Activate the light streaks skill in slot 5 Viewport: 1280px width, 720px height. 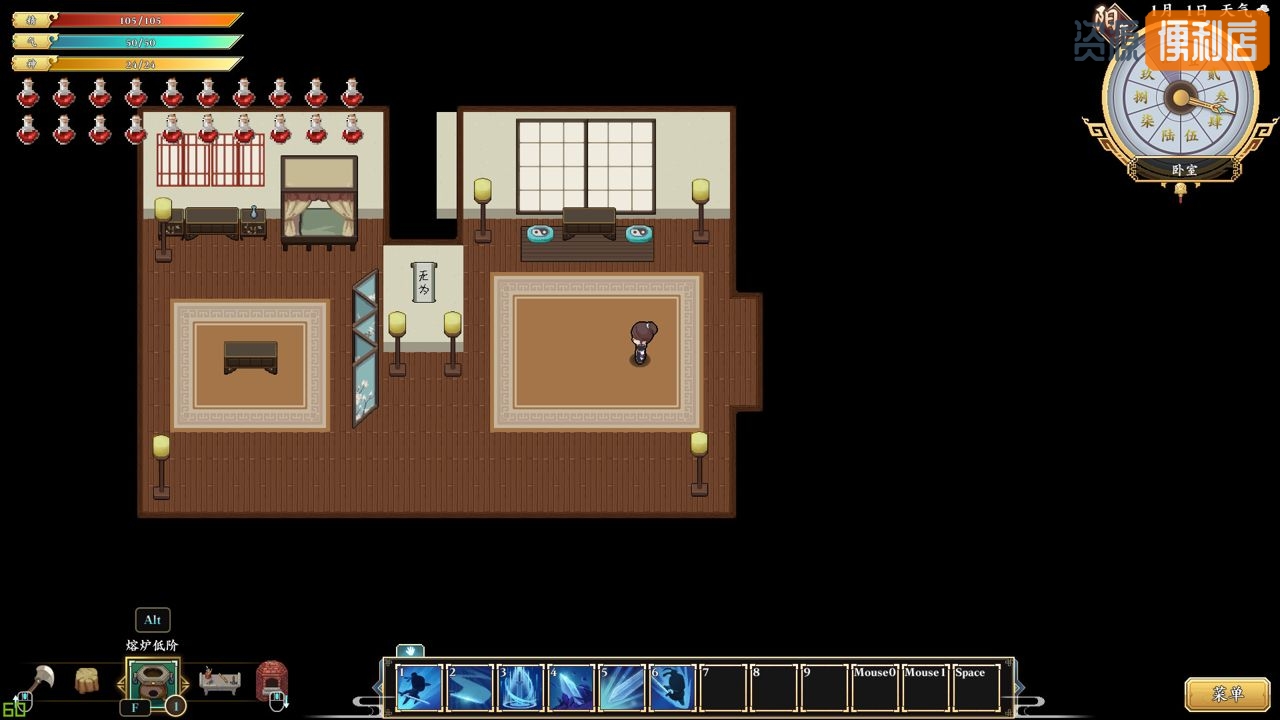tap(622, 688)
